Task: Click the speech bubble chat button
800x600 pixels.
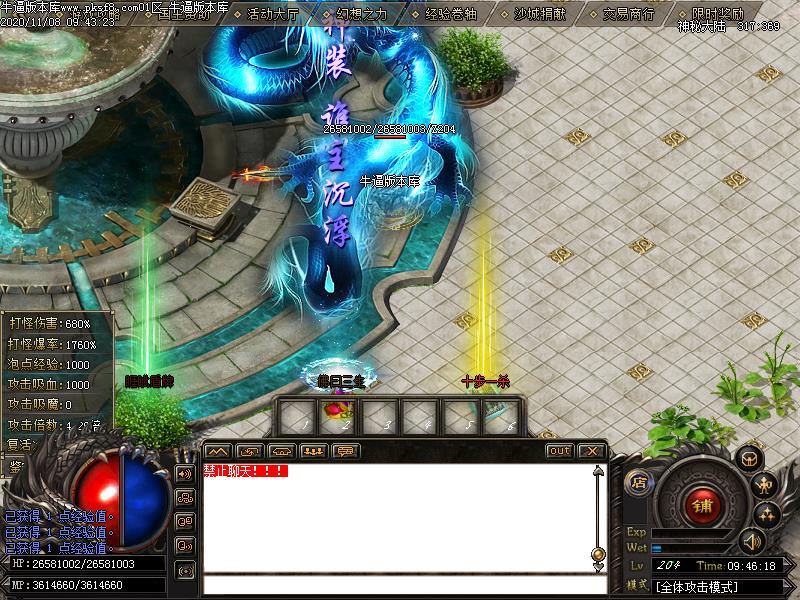Action: pos(347,451)
